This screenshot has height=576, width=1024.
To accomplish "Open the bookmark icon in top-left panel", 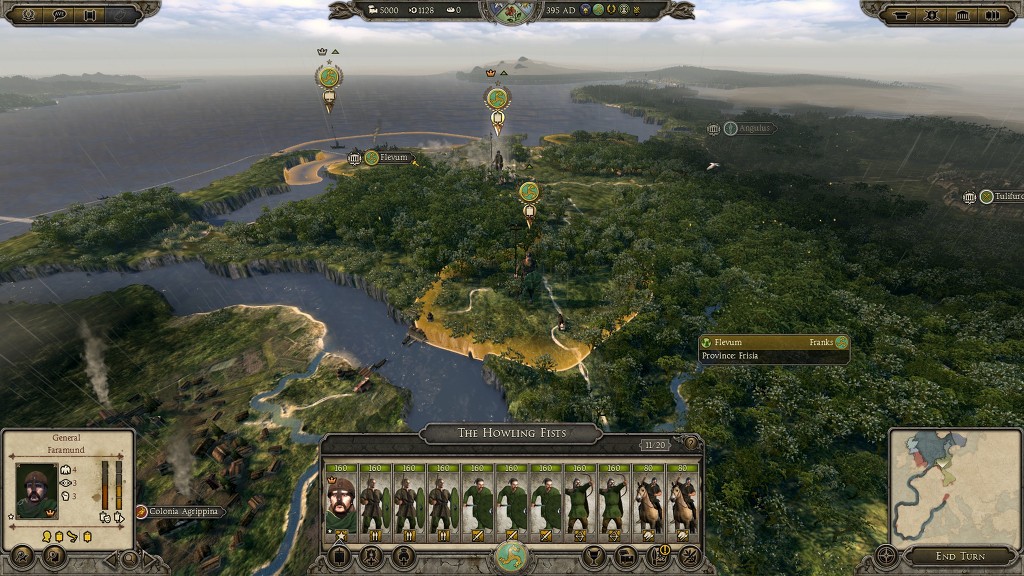I will tap(91, 14).
